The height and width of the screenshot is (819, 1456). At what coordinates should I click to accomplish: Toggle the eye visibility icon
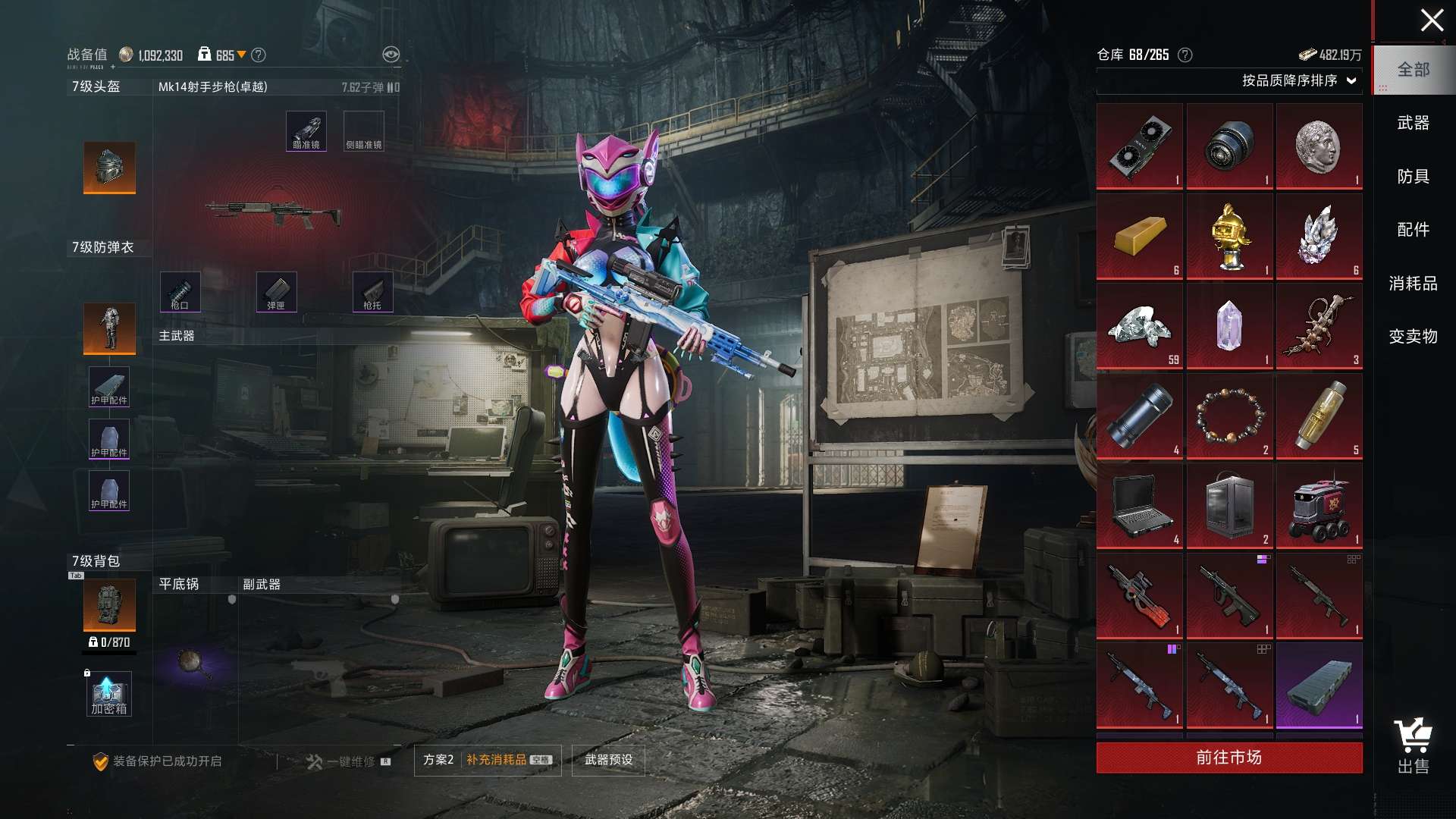[x=391, y=55]
